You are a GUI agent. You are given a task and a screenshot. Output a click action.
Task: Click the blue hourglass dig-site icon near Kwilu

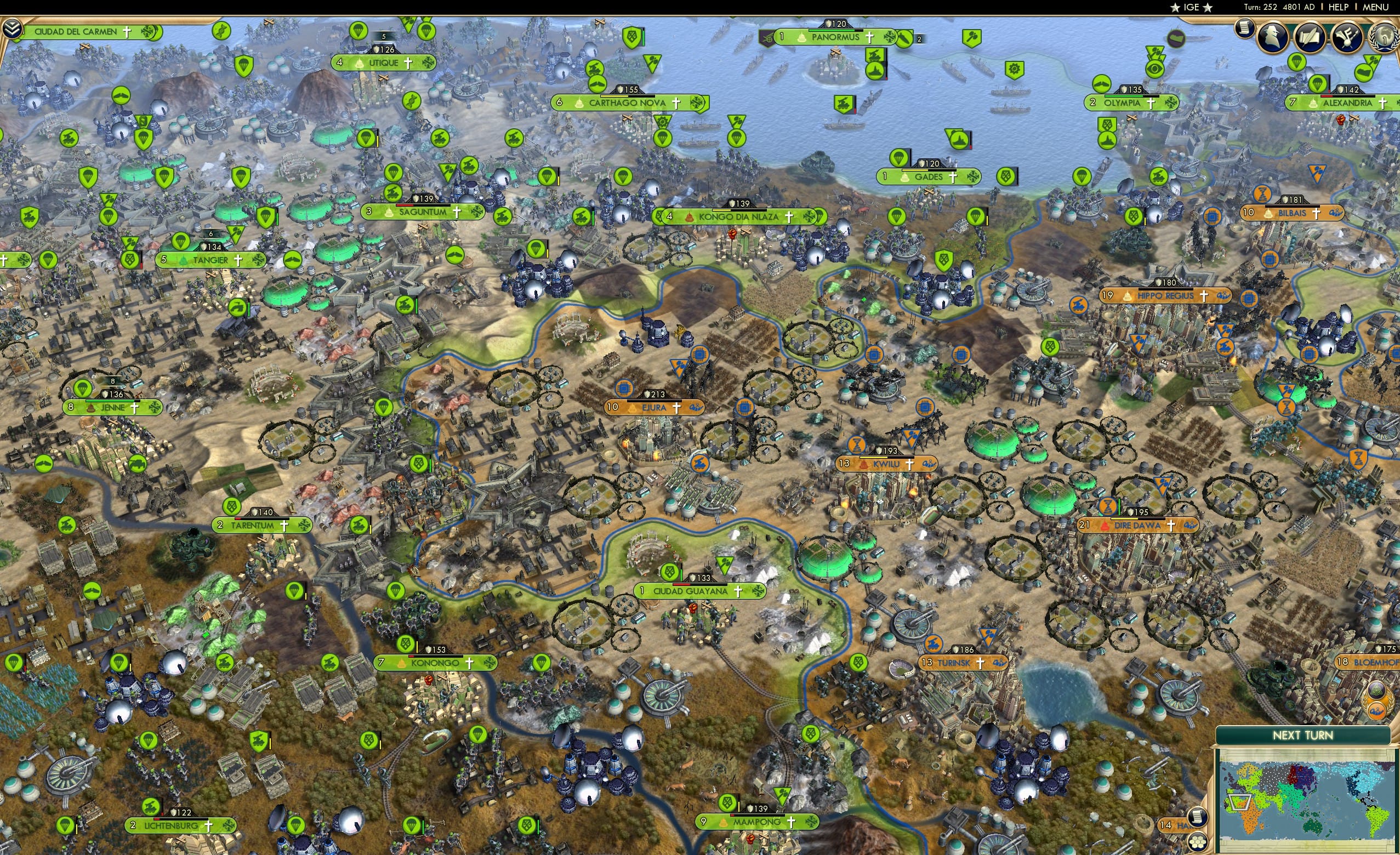pyautogui.click(x=856, y=445)
